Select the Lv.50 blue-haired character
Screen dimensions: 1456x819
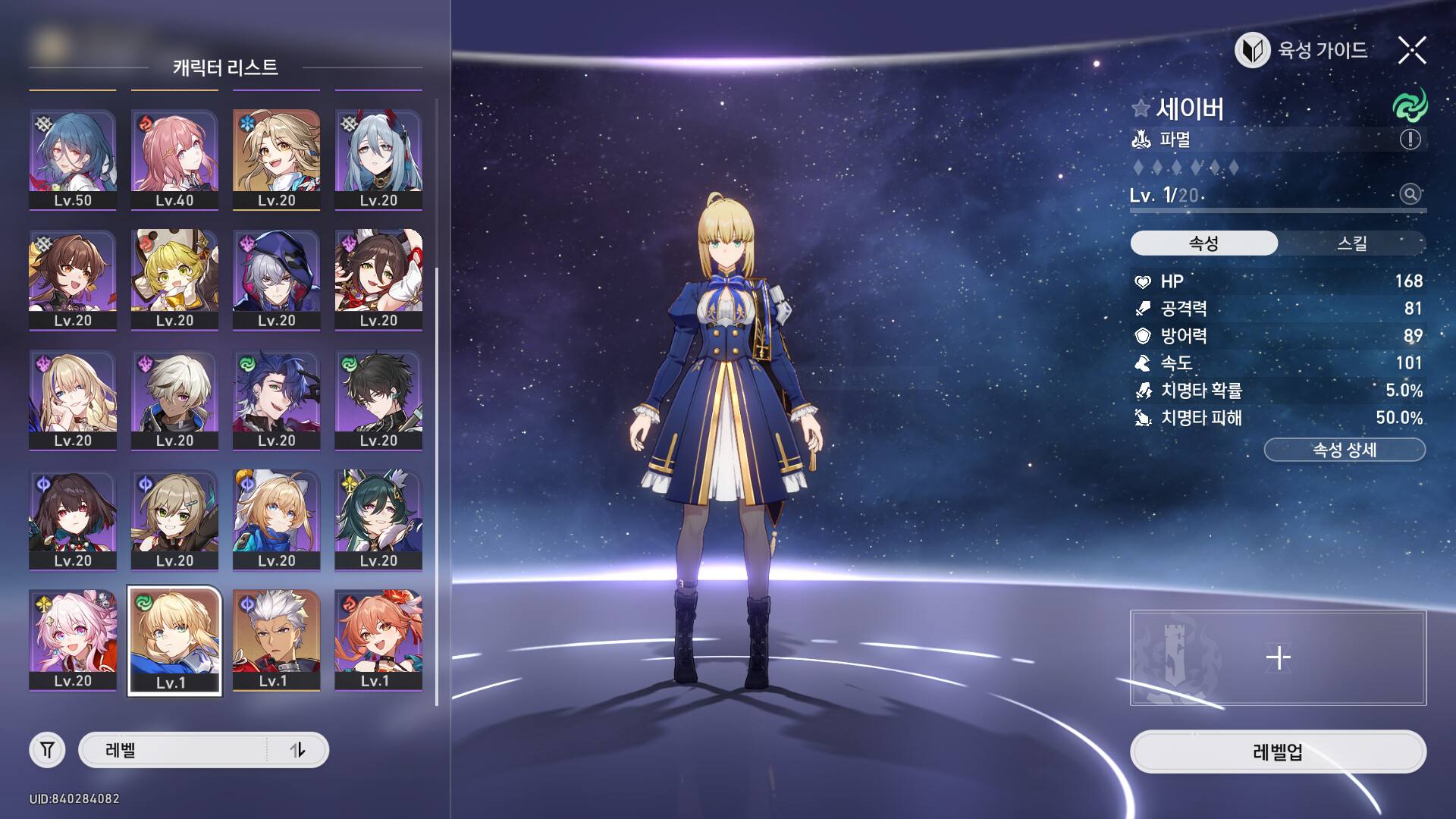[73, 159]
